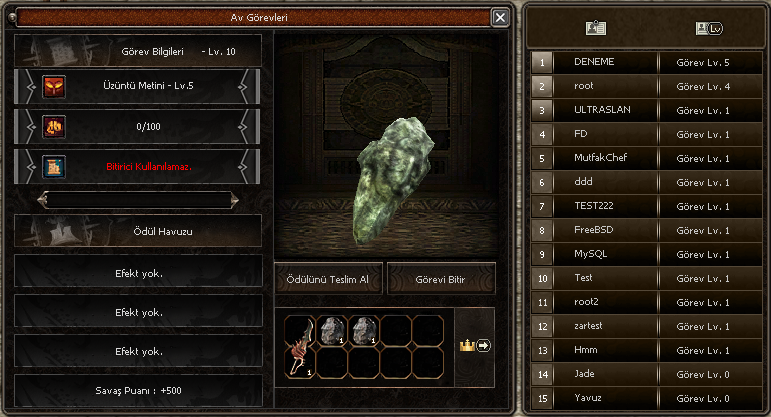Click the Görev Bilgileri header
The width and height of the screenshot is (771, 417).
coord(138,50)
